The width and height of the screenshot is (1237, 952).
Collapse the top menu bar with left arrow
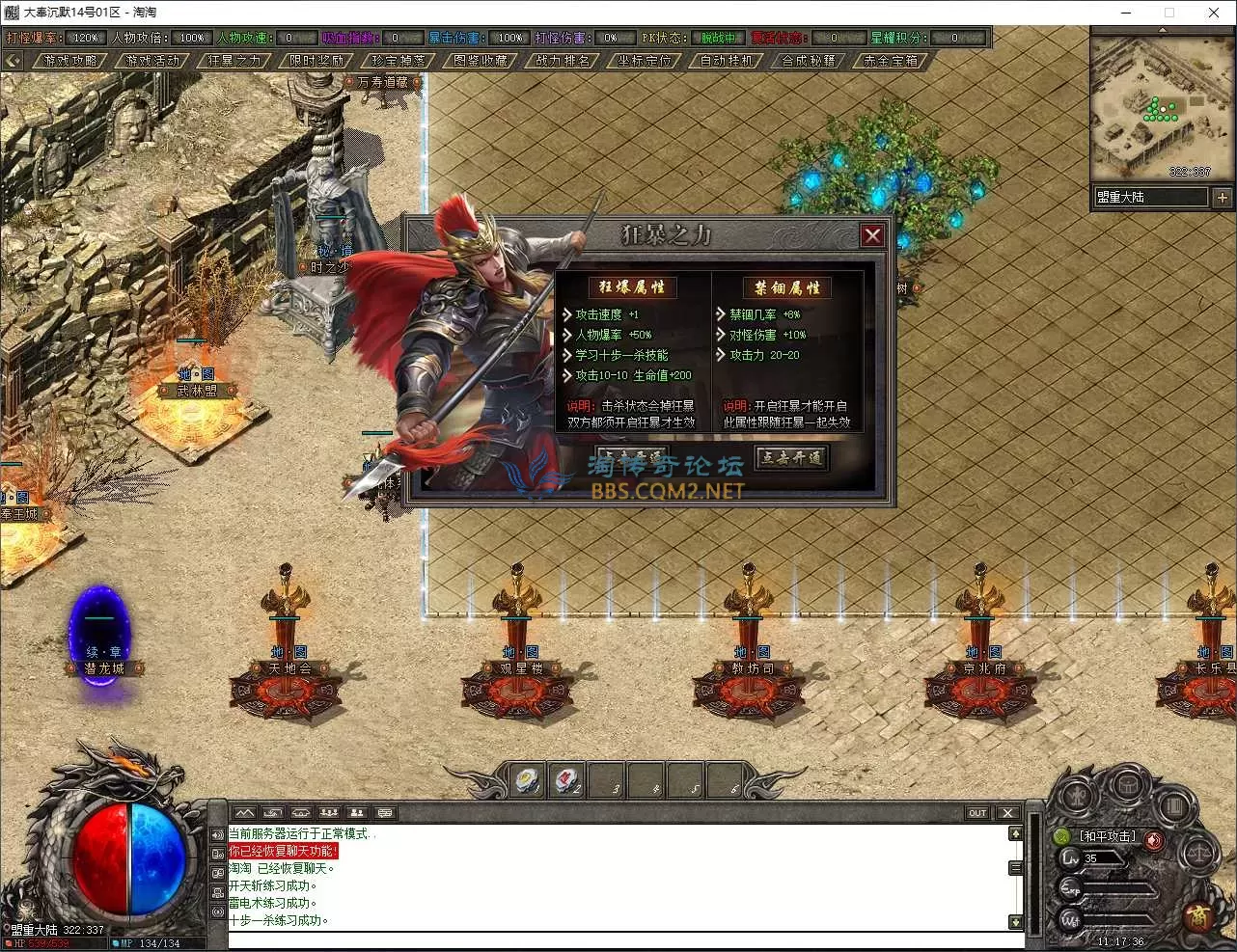point(13,60)
